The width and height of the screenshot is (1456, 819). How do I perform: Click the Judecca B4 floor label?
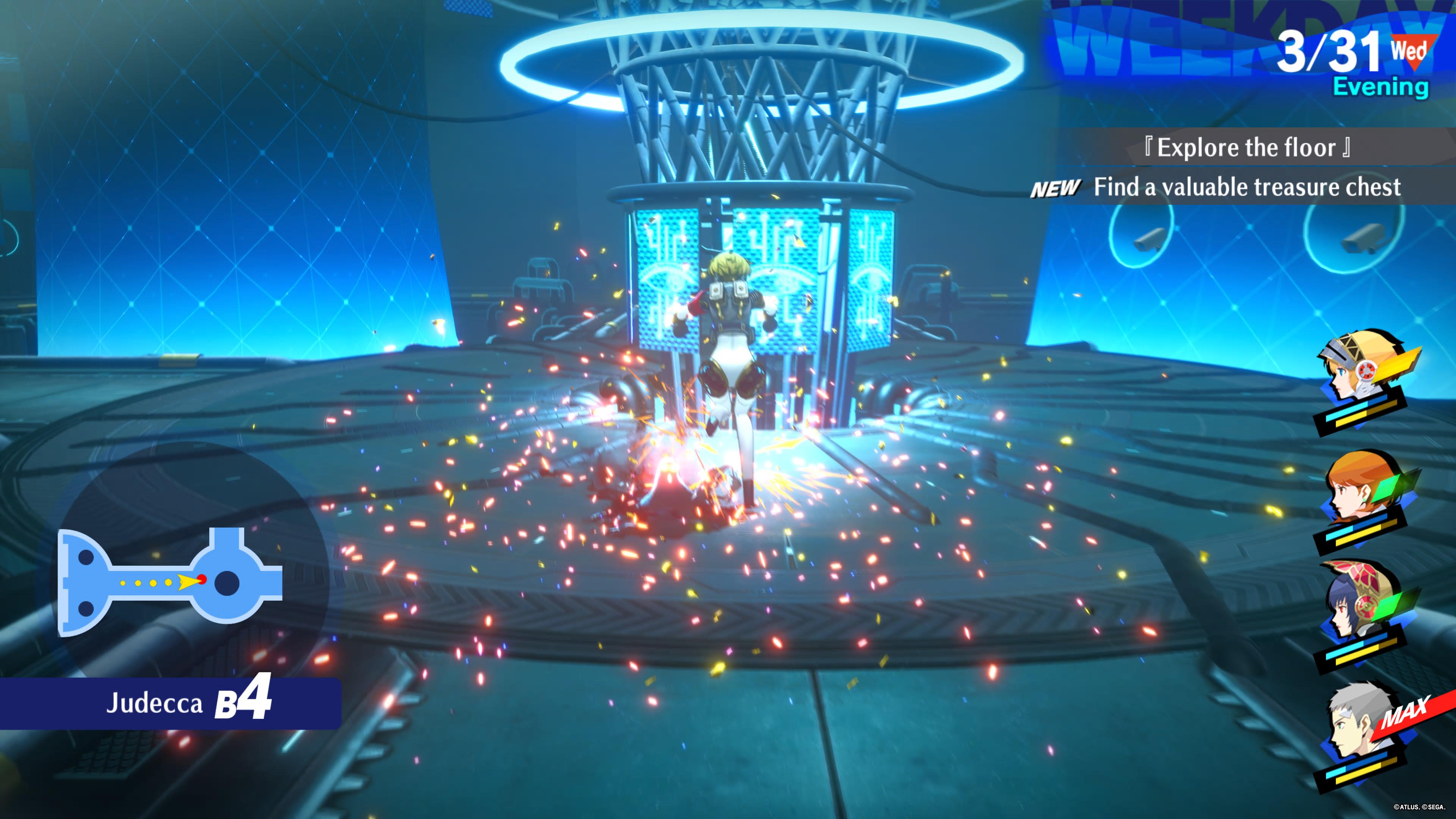click(x=188, y=703)
